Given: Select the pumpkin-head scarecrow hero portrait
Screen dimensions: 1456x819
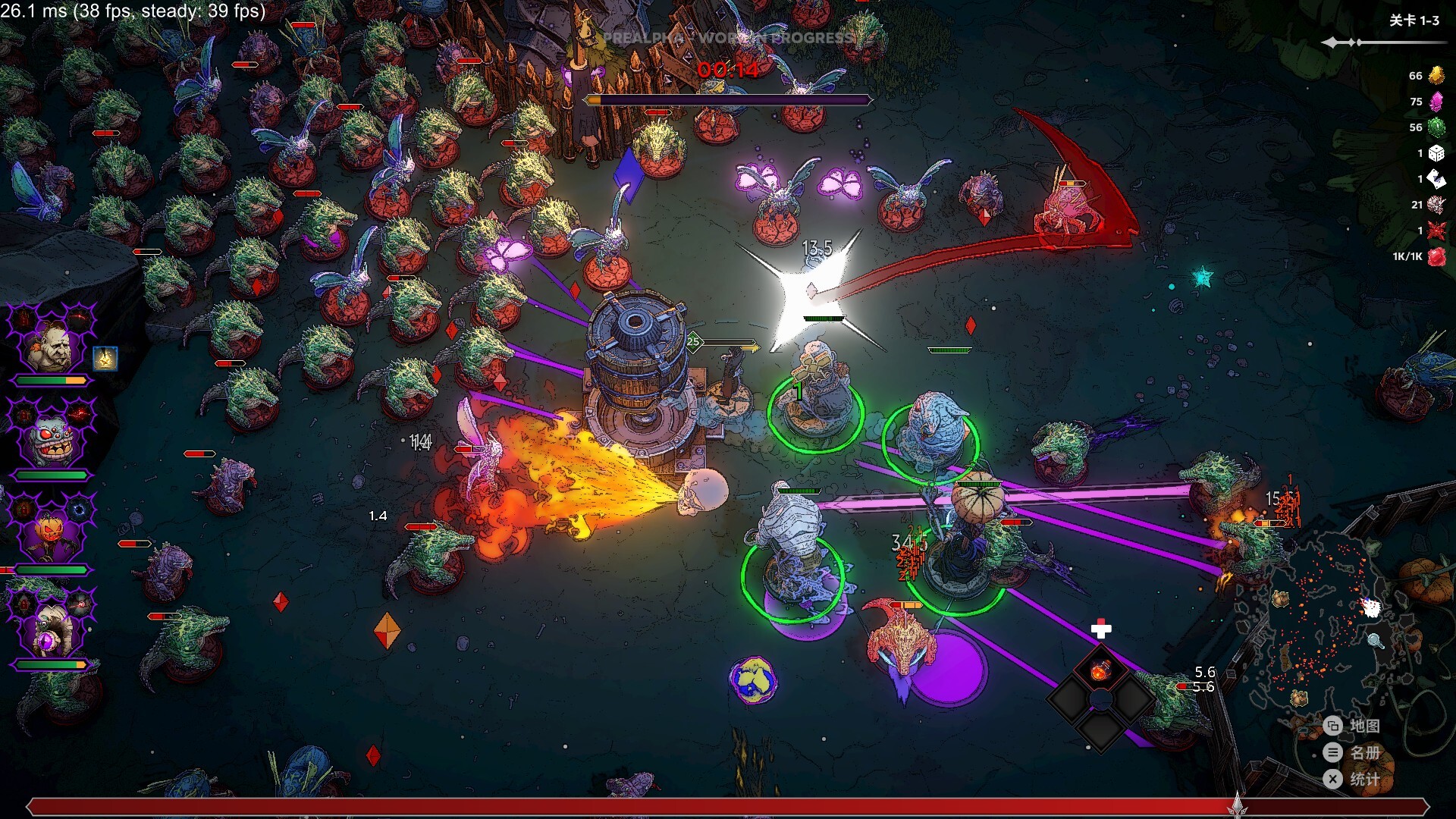Looking at the screenshot, I should (50, 536).
